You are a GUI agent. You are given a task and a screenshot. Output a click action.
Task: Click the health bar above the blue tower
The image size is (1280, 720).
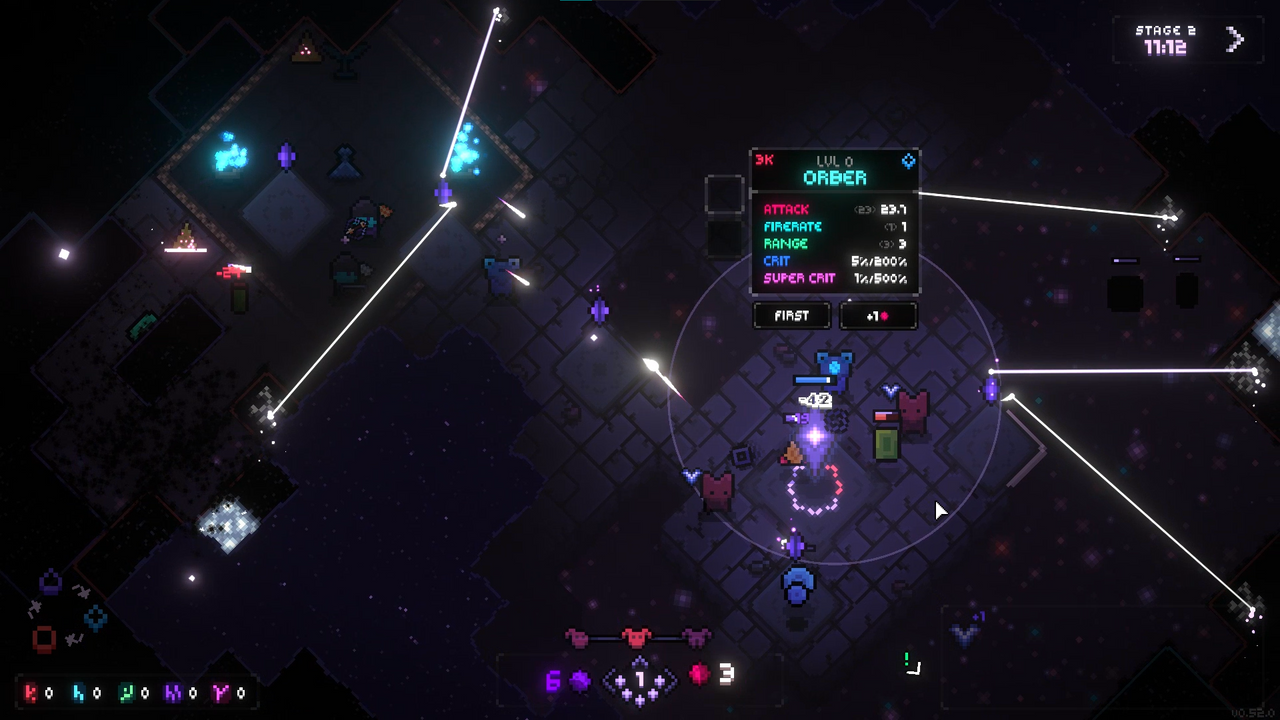[x=814, y=378]
